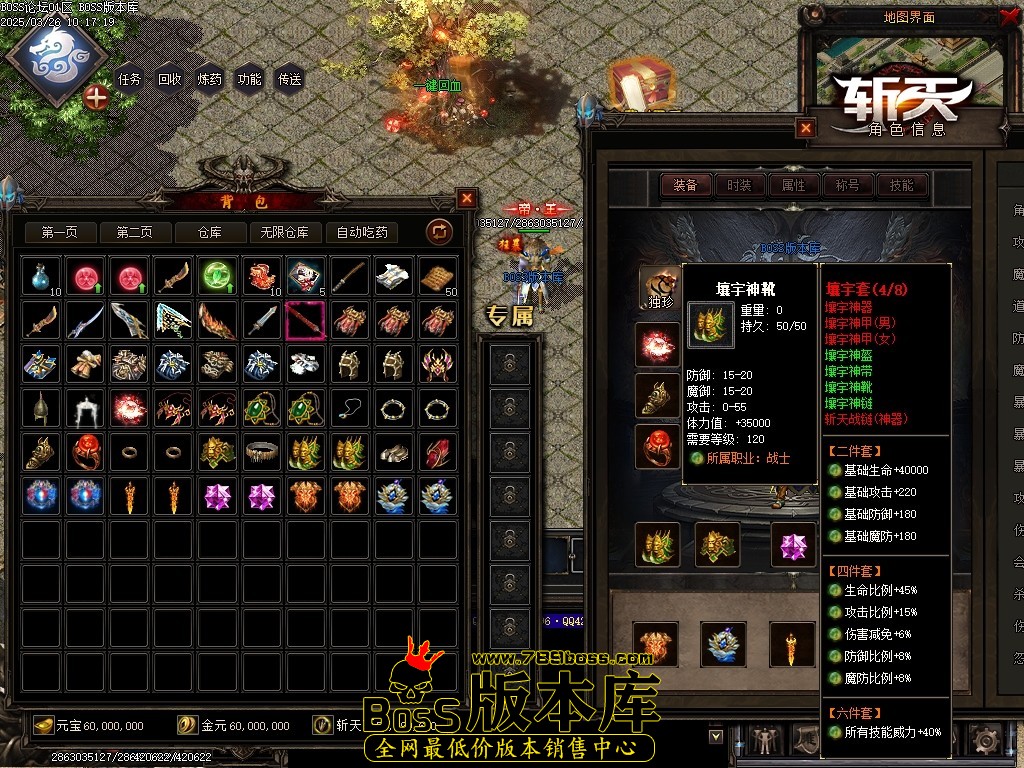Select the 自动吃药 auto-potion tab

click(362, 232)
